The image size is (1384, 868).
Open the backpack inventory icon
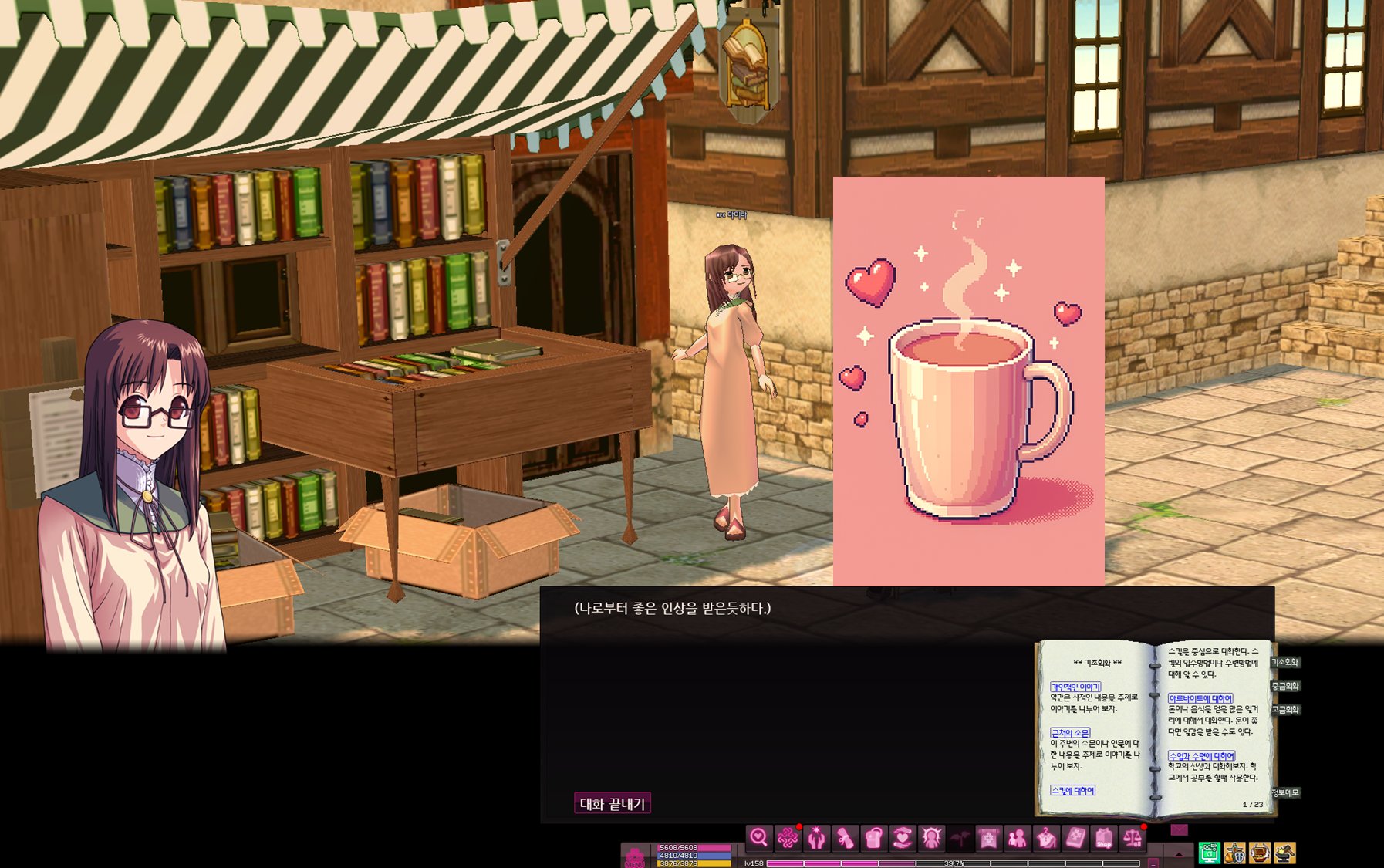pos(873,838)
